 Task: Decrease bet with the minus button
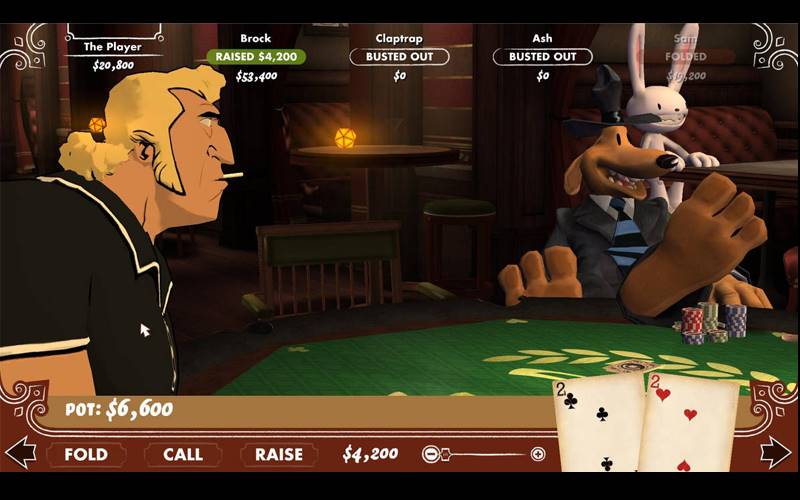(431, 454)
